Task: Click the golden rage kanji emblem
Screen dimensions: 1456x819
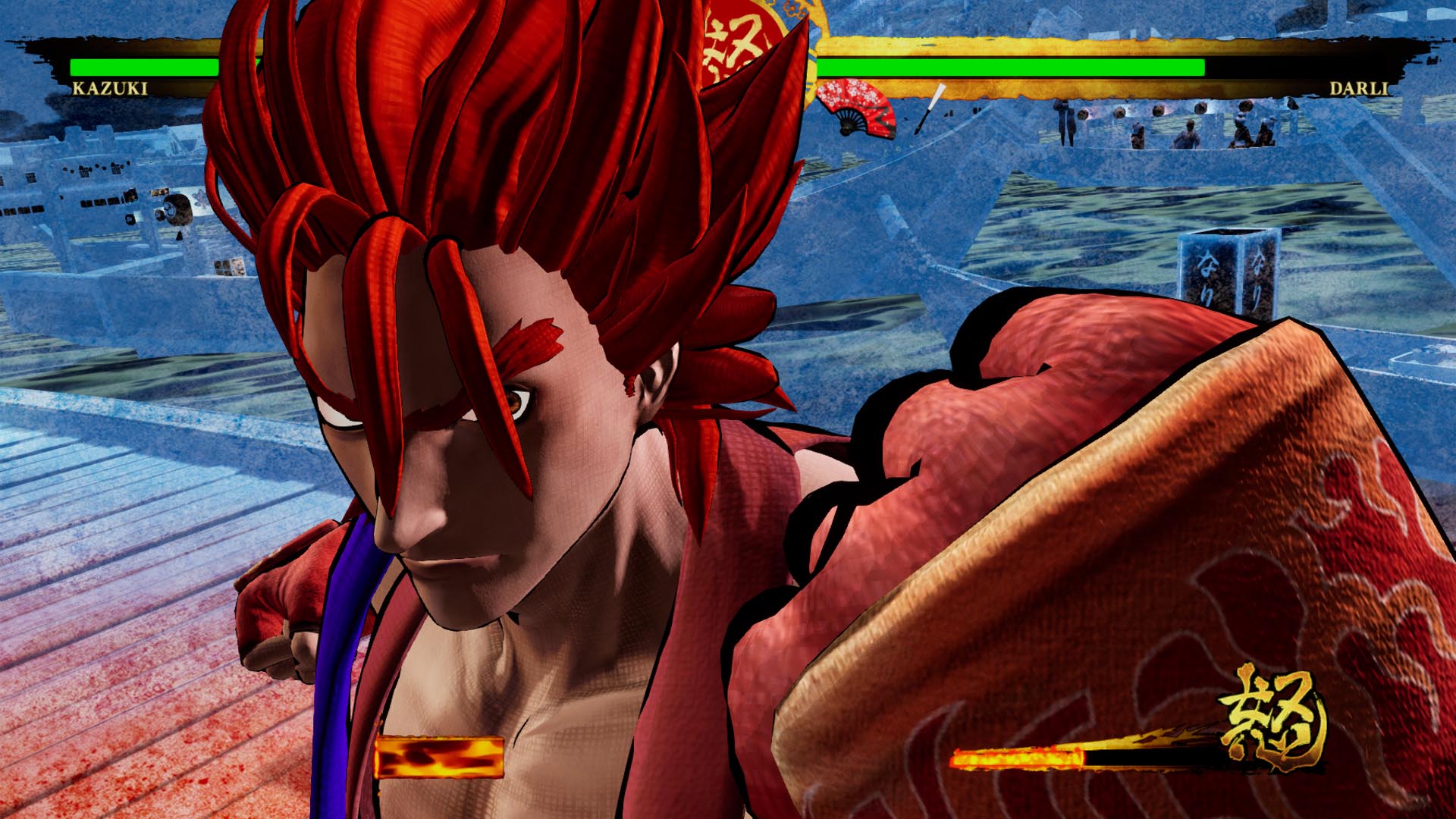Action: click(x=1274, y=718)
